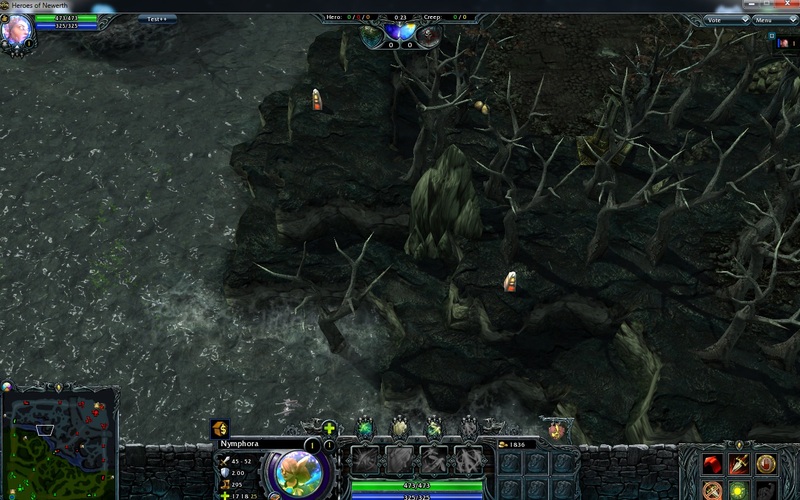Open the Vote button
Screen dimensions: 800x500
tap(714, 19)
